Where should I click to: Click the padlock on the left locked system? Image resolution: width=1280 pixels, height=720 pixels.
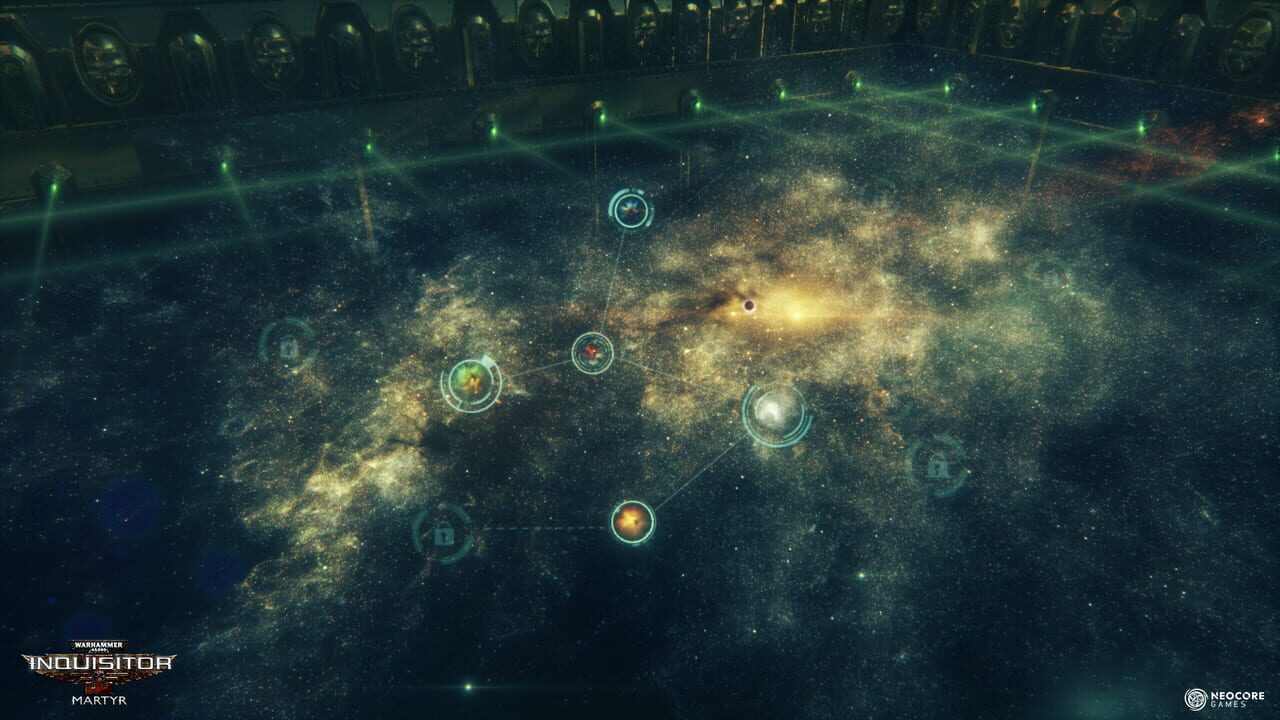point(290,347)
